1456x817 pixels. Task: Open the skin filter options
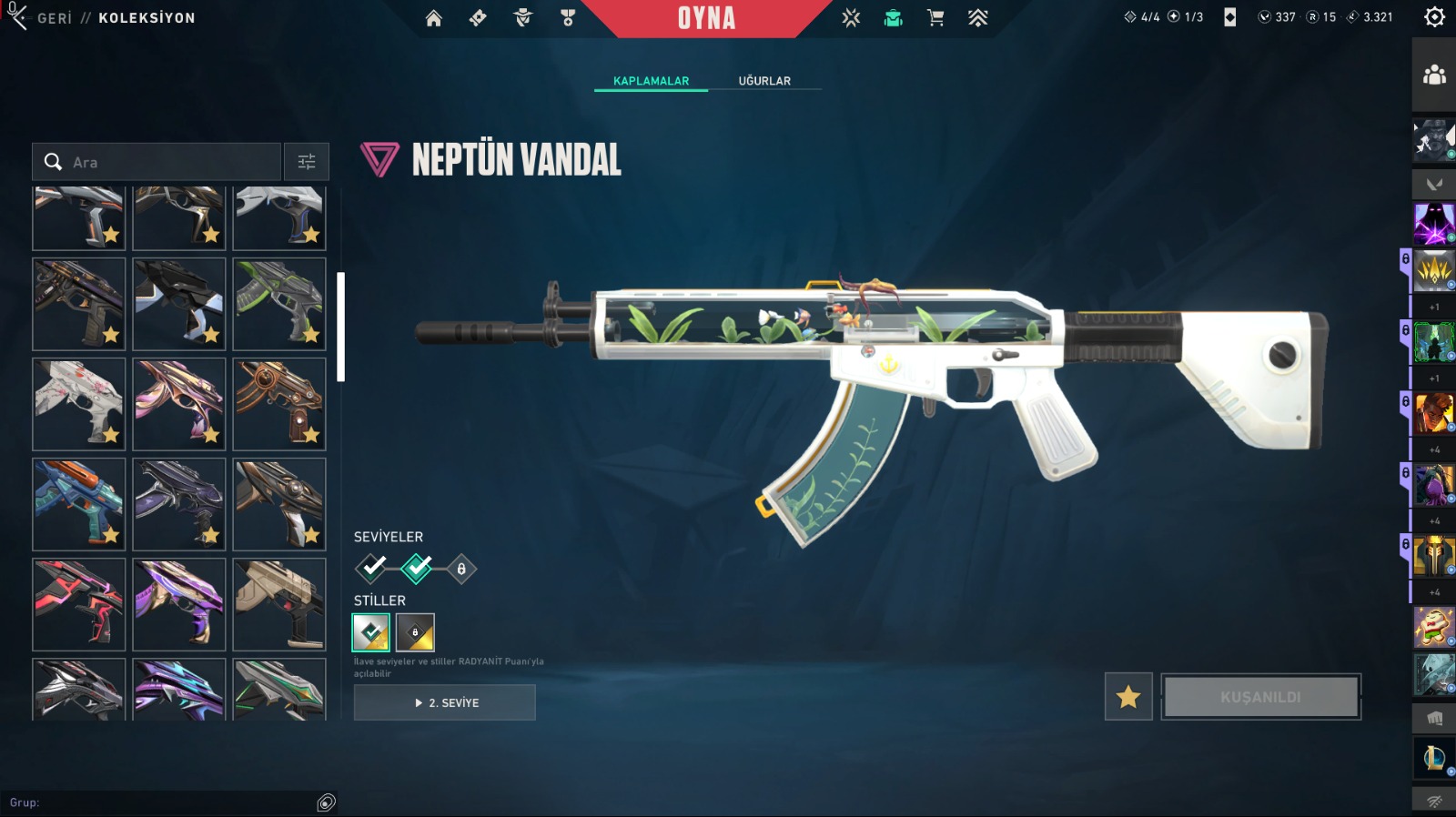(x=307, y=162)
